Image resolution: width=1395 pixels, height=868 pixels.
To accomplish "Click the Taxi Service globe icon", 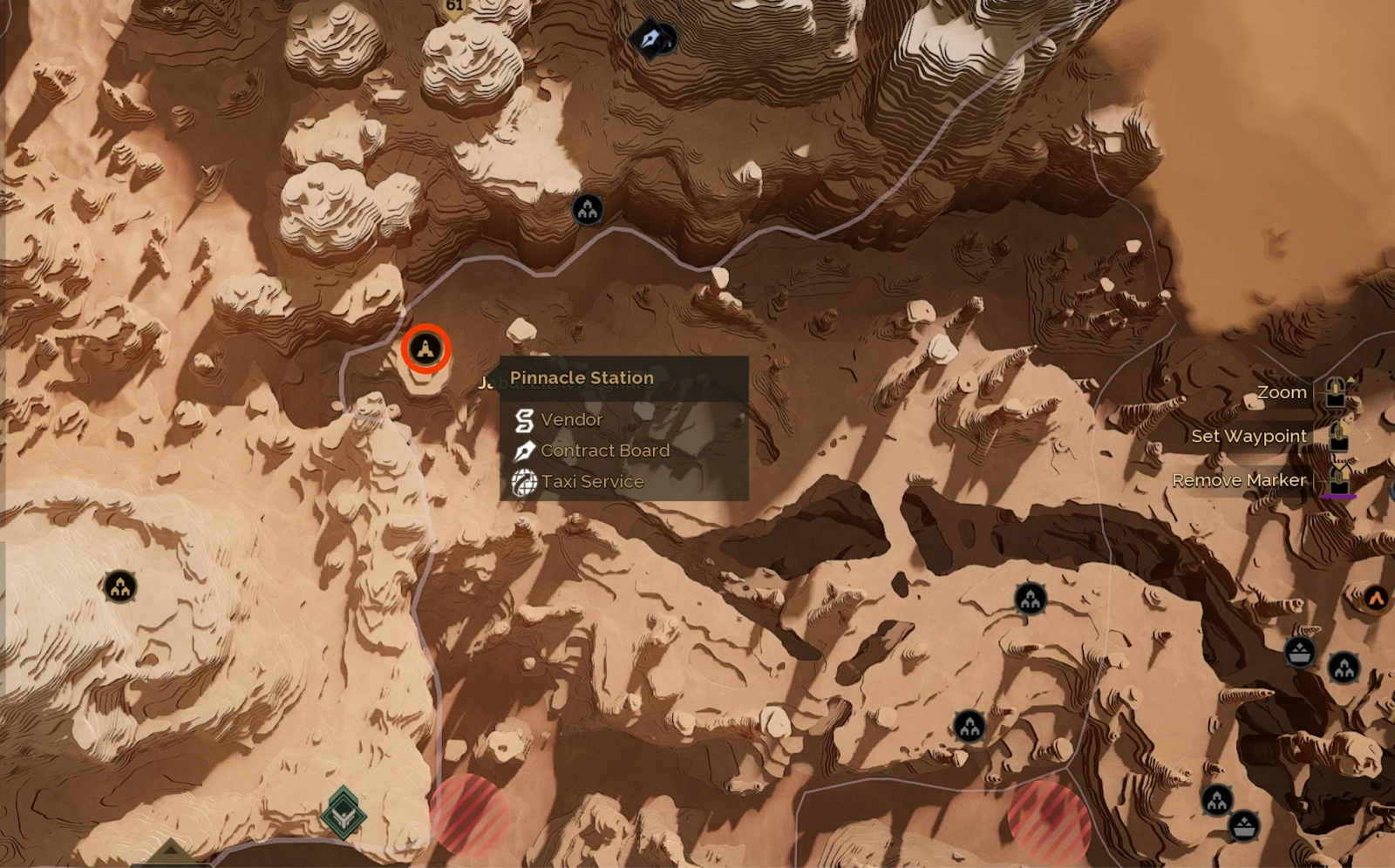I will tap(524, 481).
